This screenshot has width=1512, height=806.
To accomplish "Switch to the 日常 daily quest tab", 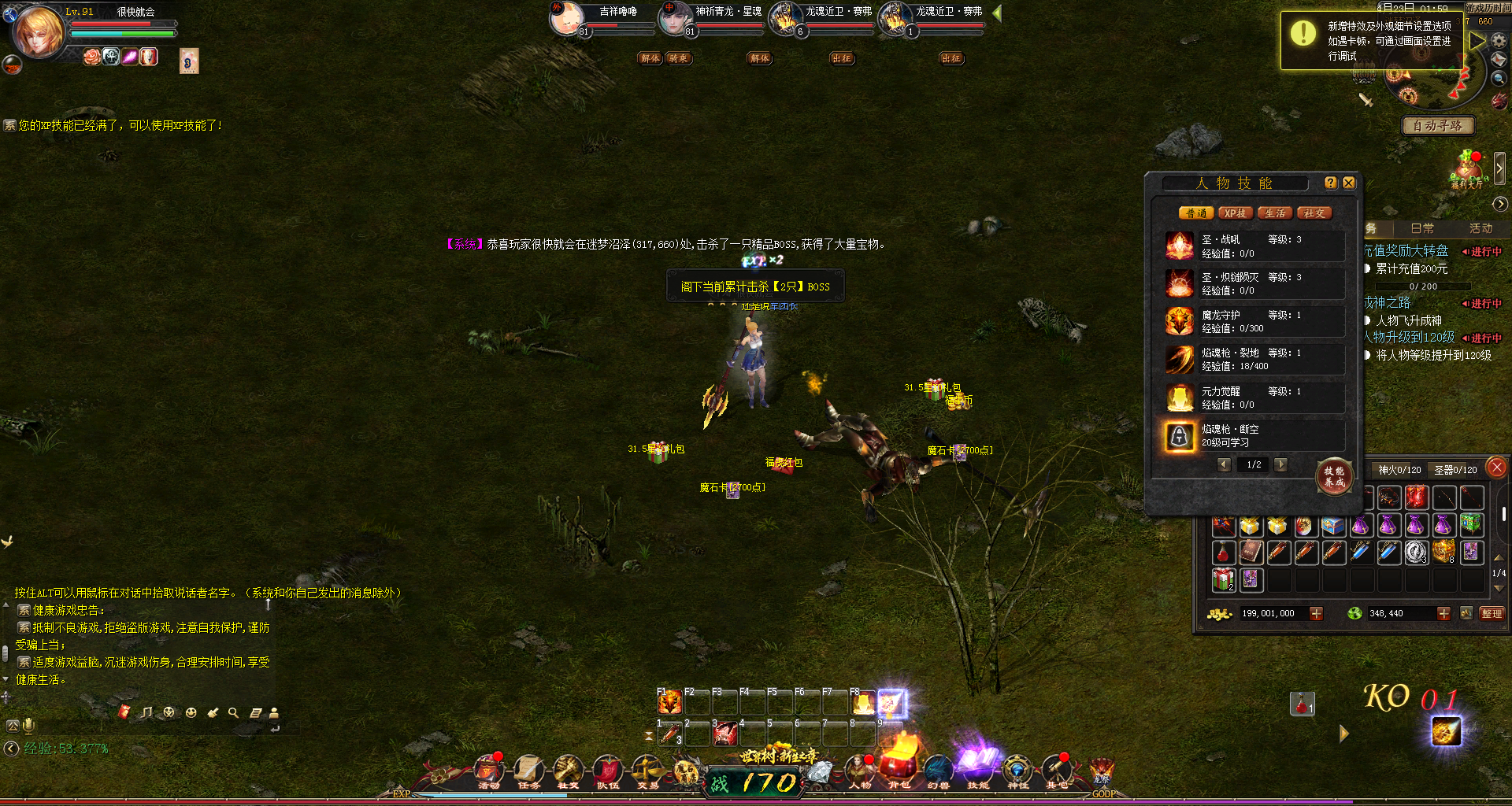I will coord(1422,228).
